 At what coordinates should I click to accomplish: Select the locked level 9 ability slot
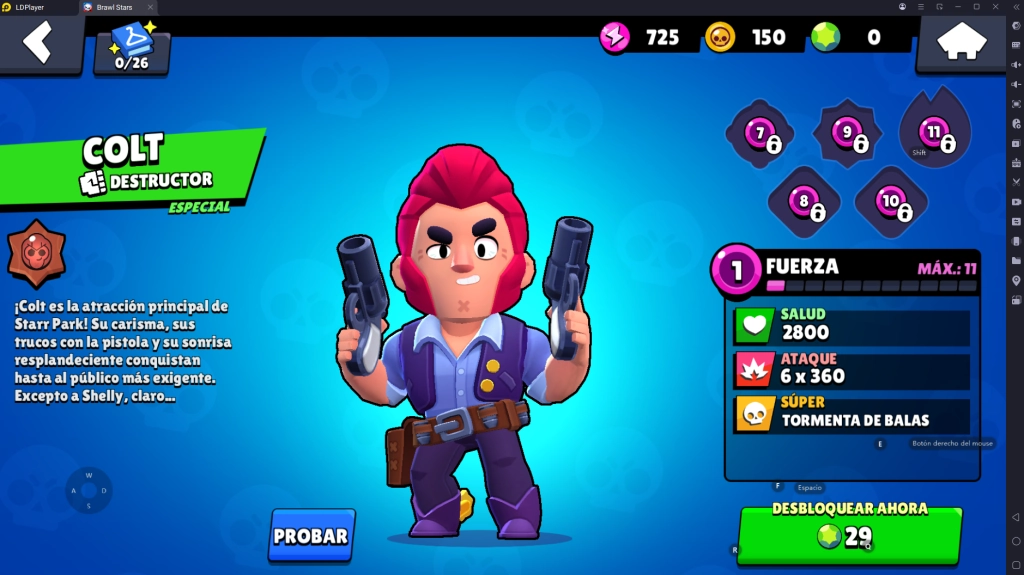[x=848, y=133]
